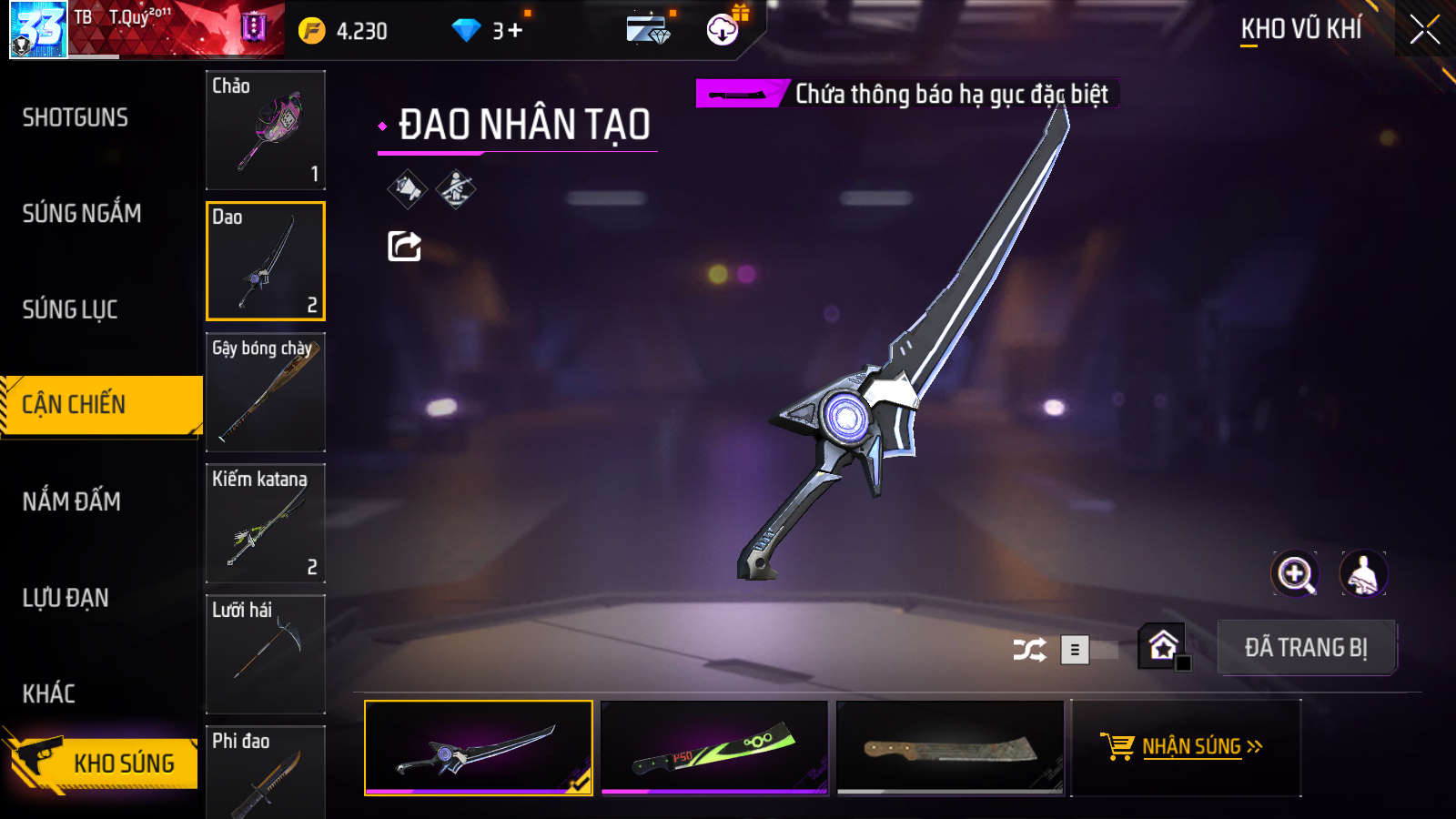1456x819 pixels.
Task: Choose the rusty default machete skin
Action: (950, 747)
